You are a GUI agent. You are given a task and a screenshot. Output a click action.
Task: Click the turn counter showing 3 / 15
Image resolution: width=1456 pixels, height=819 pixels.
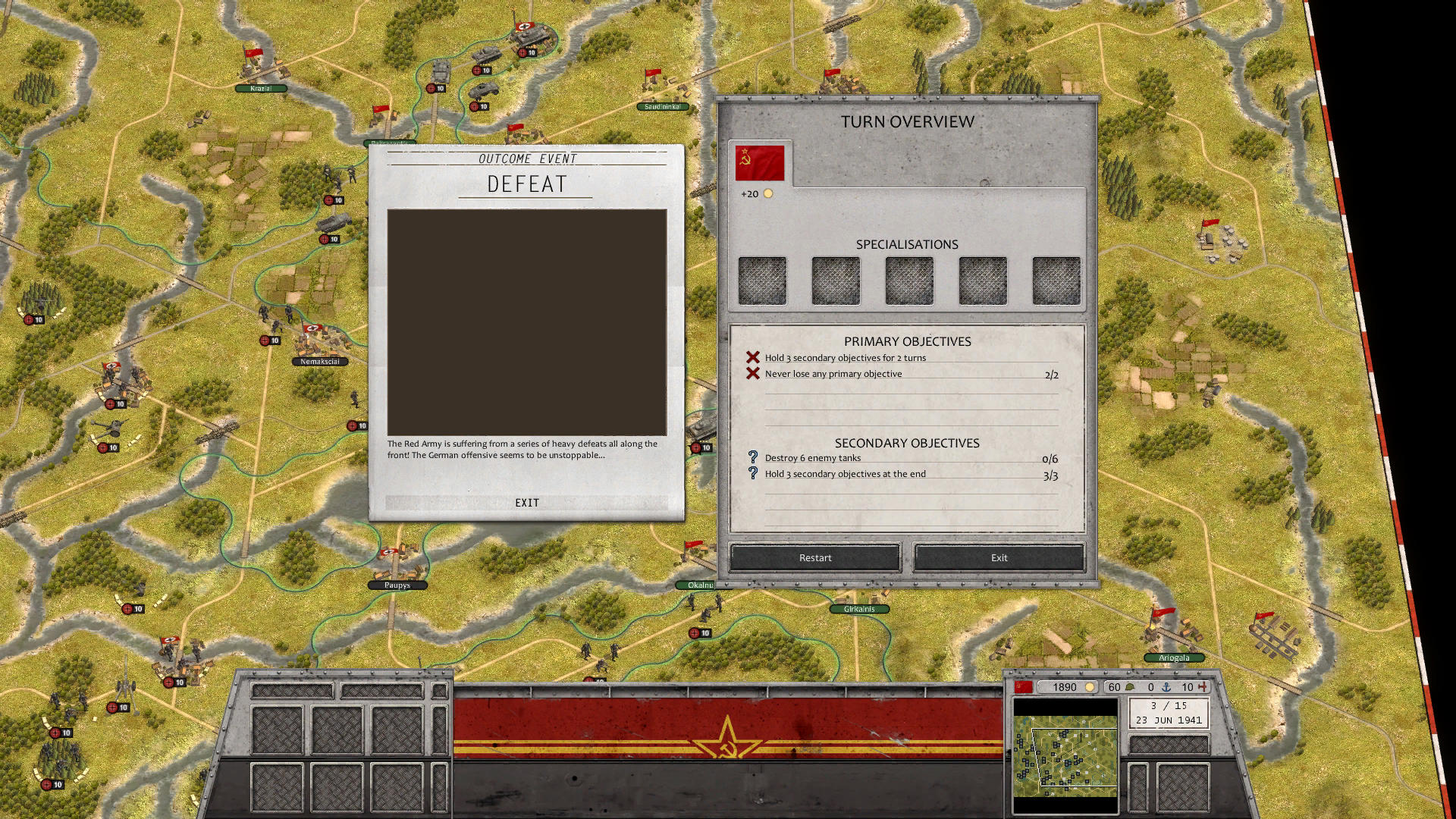(x=1169, y=704)
